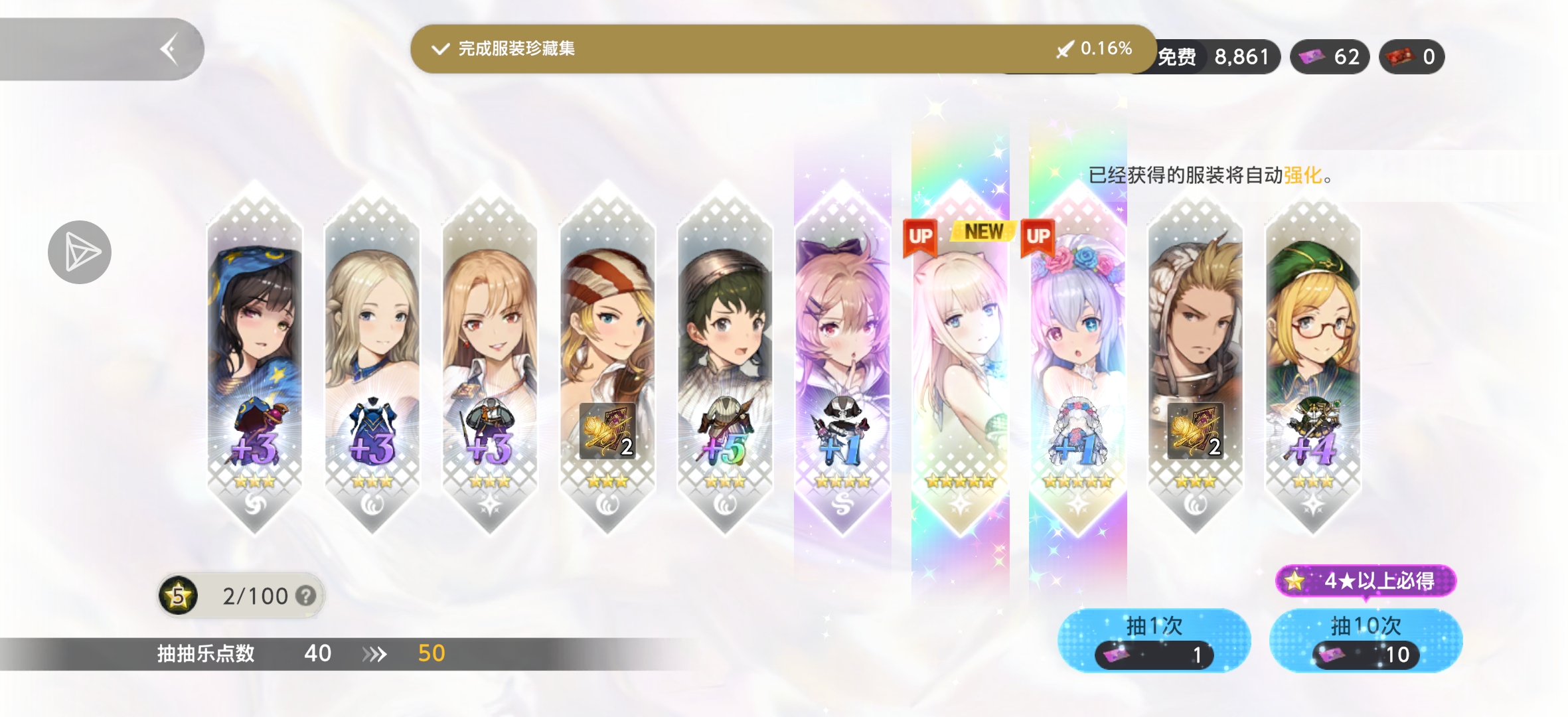Tap the checkmark beside 完成服装珍藏集

tap(441, 48)
